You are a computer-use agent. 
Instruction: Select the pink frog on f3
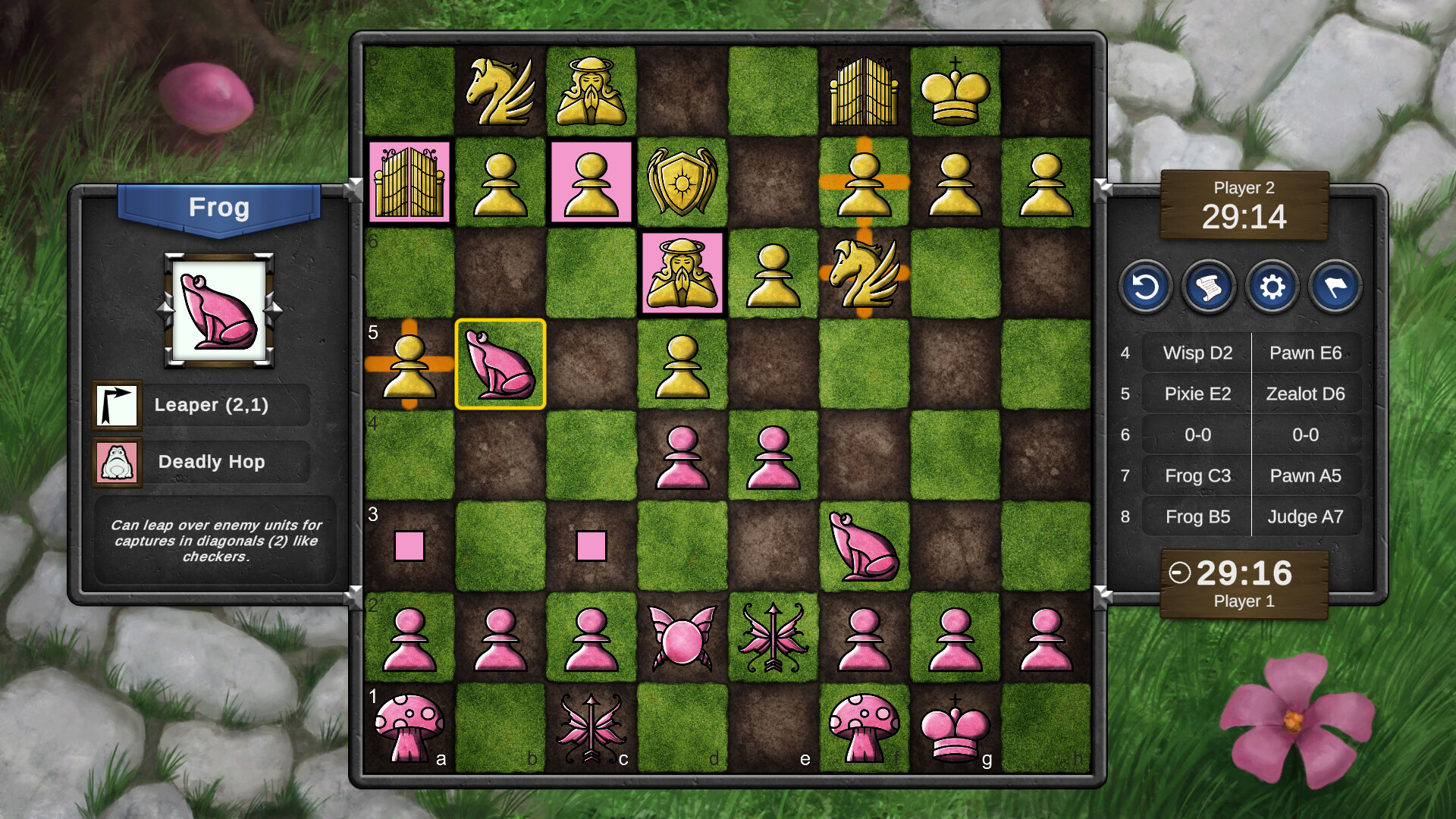click(x=864, y=548)
